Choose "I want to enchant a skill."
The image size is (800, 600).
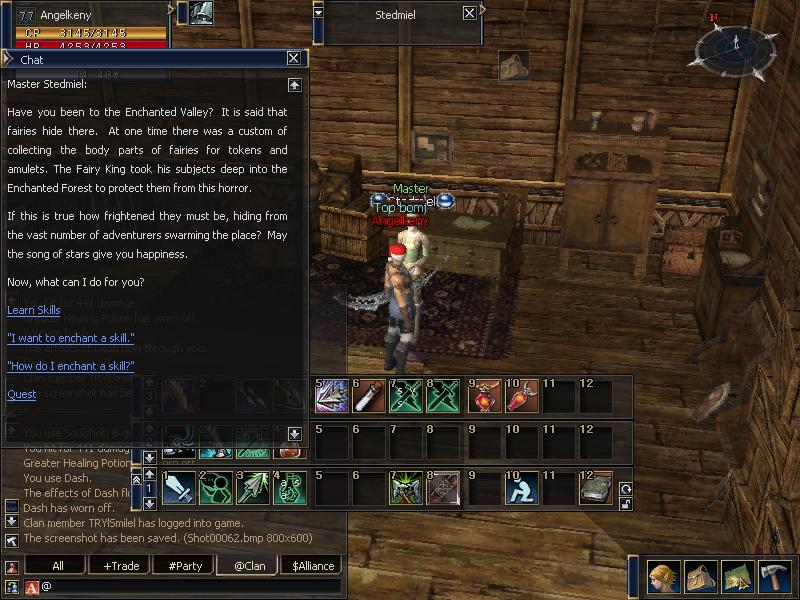70,338
